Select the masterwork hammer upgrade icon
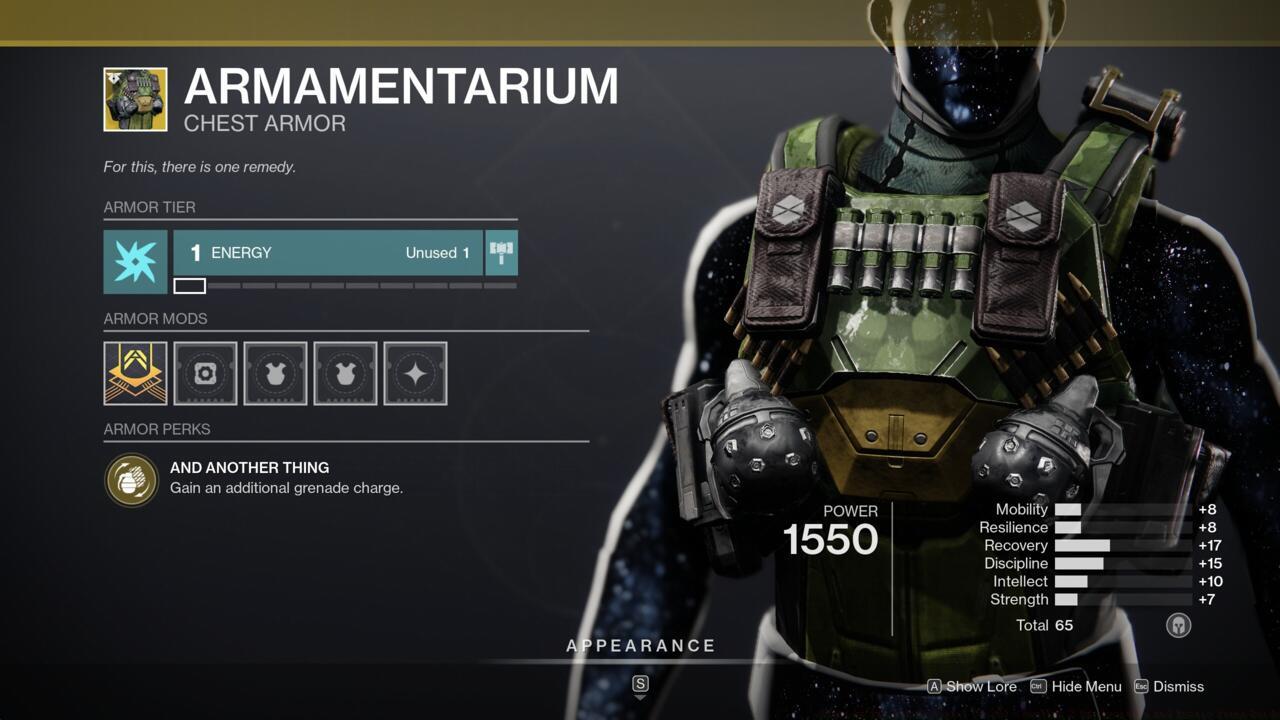 (x=501, y=253)
